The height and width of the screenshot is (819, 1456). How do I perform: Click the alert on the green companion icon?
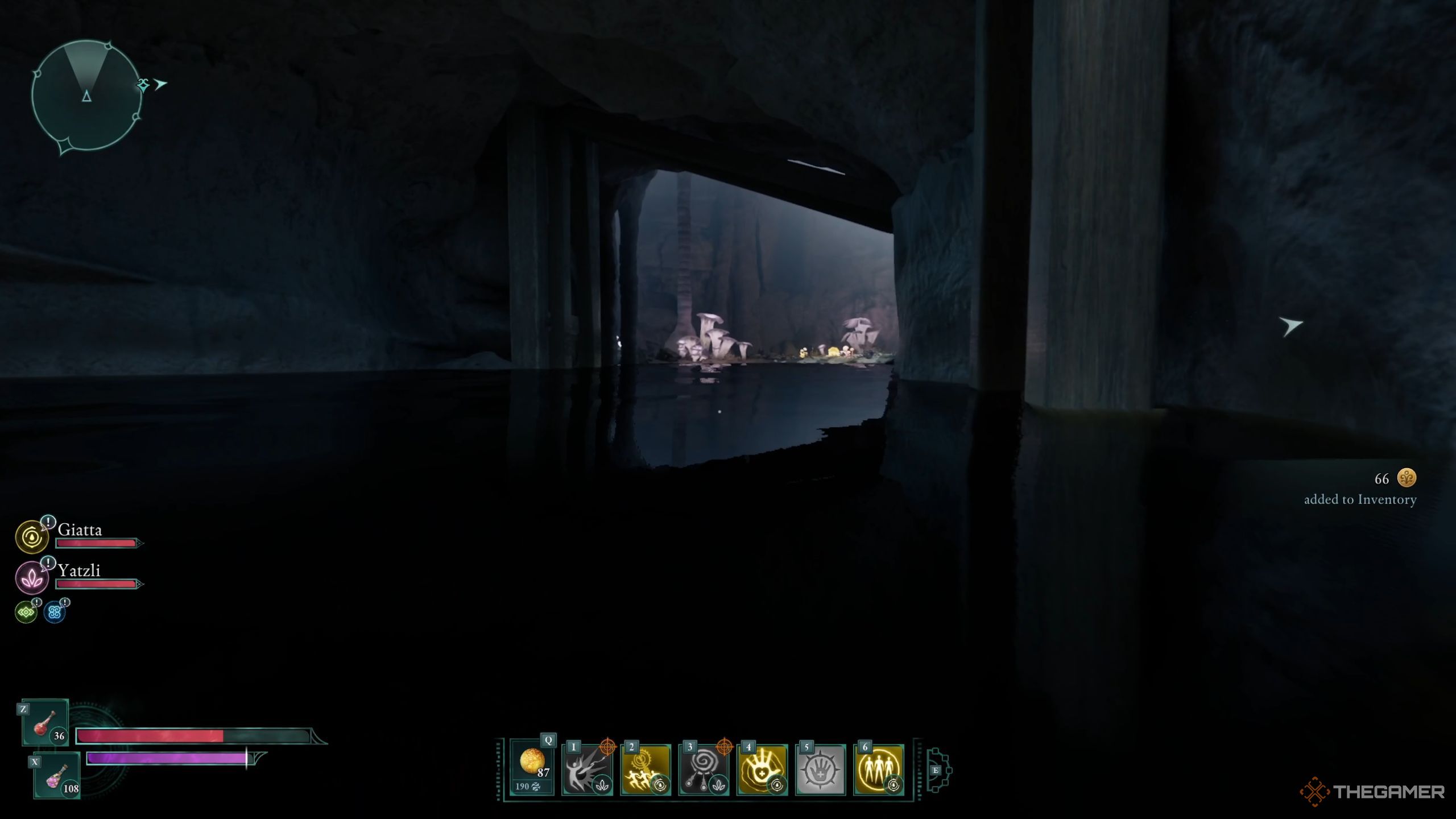coord(36,601)
